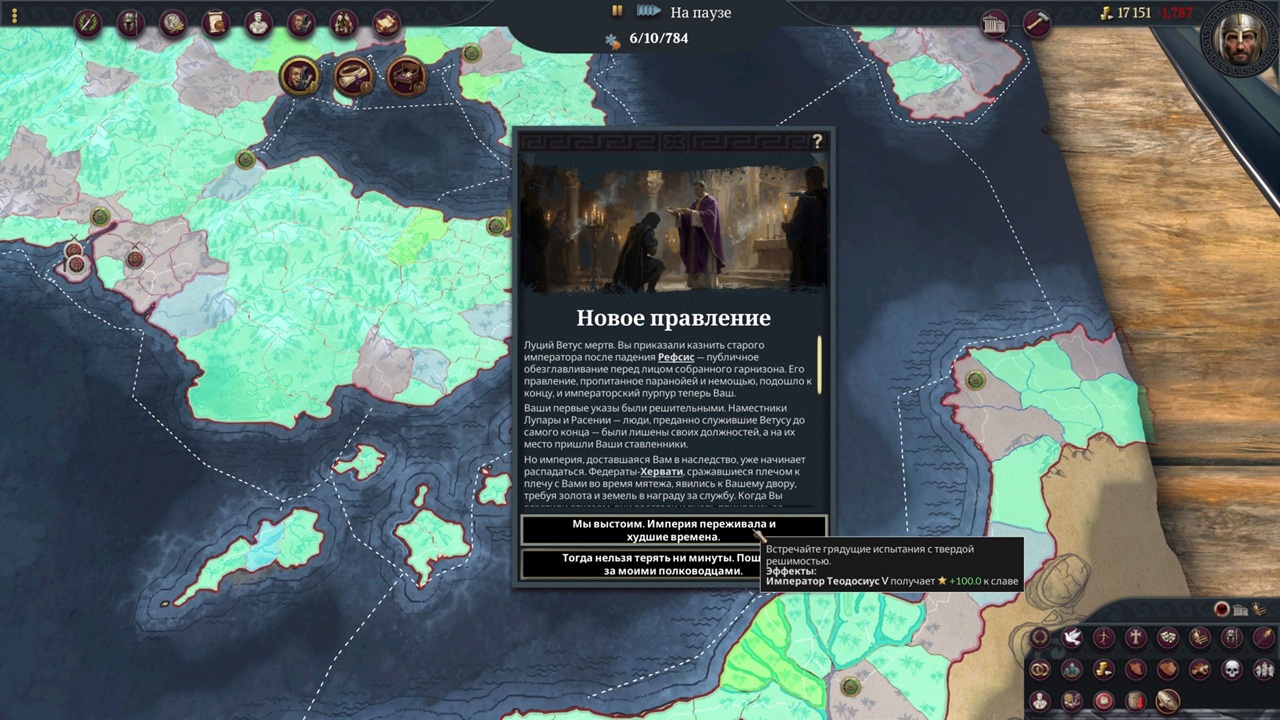Image resolution: width=1280 pixels, height=720 pixels.
Task: Follow the Рефсис link in the event text
Action: [676, 357]
